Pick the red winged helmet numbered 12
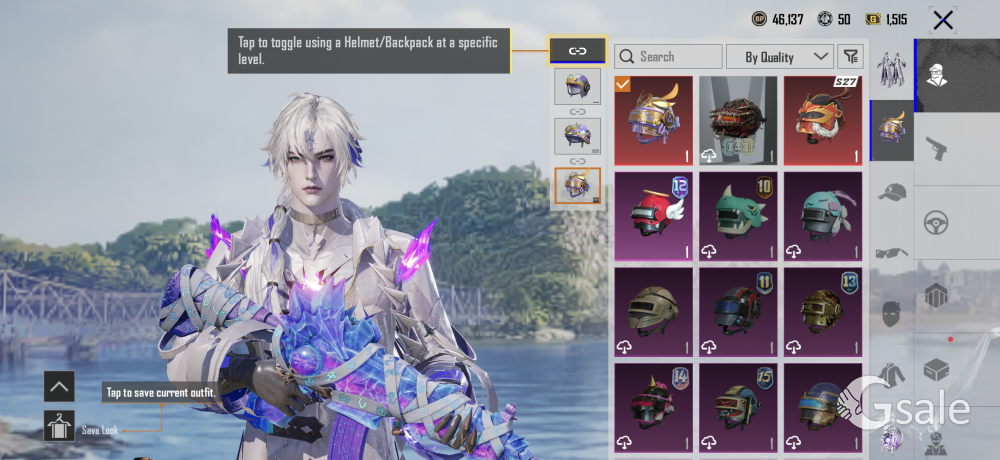 tap(654, 215)
